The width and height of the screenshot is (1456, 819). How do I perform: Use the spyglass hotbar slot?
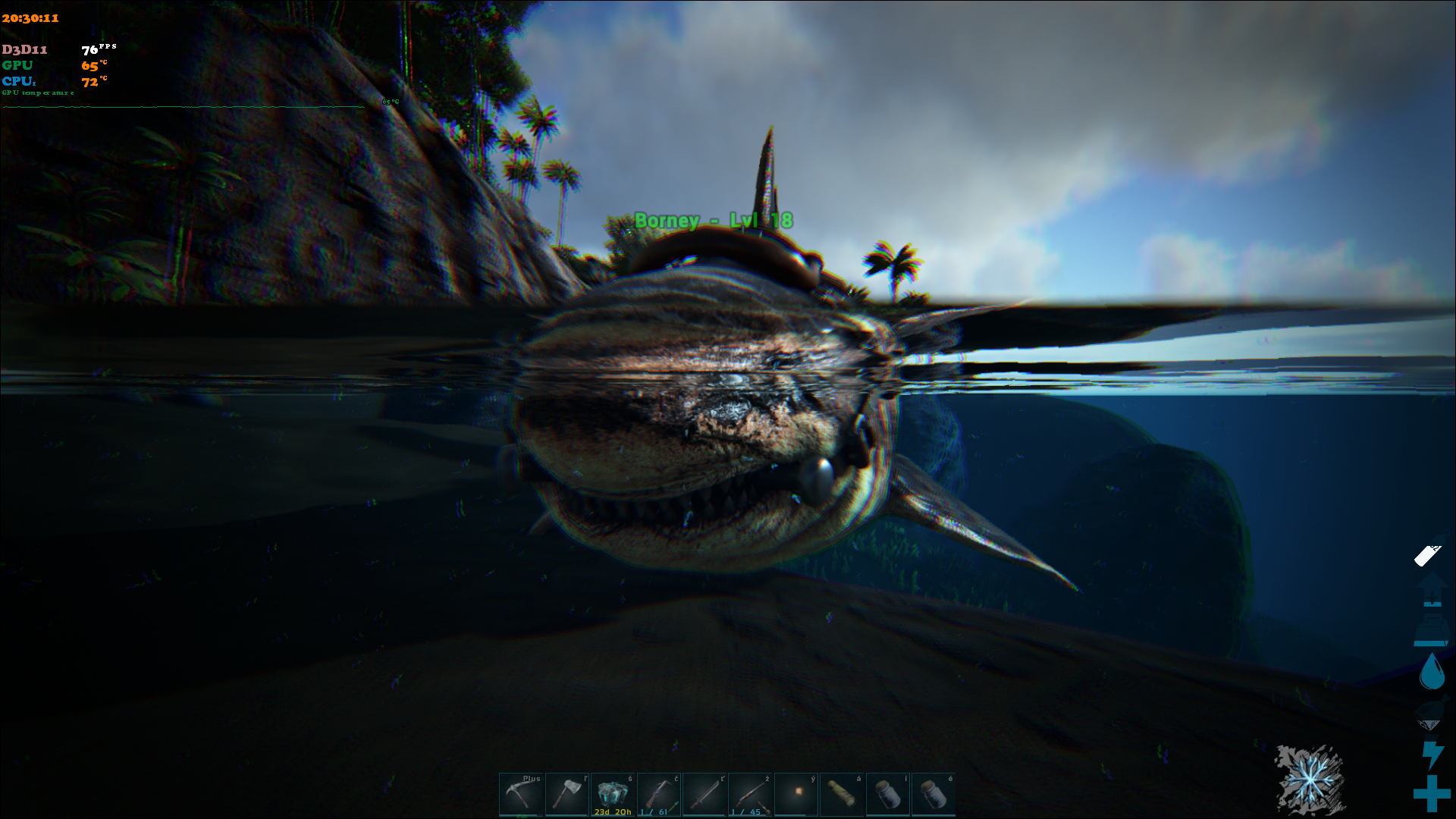(x=842, y=794)
